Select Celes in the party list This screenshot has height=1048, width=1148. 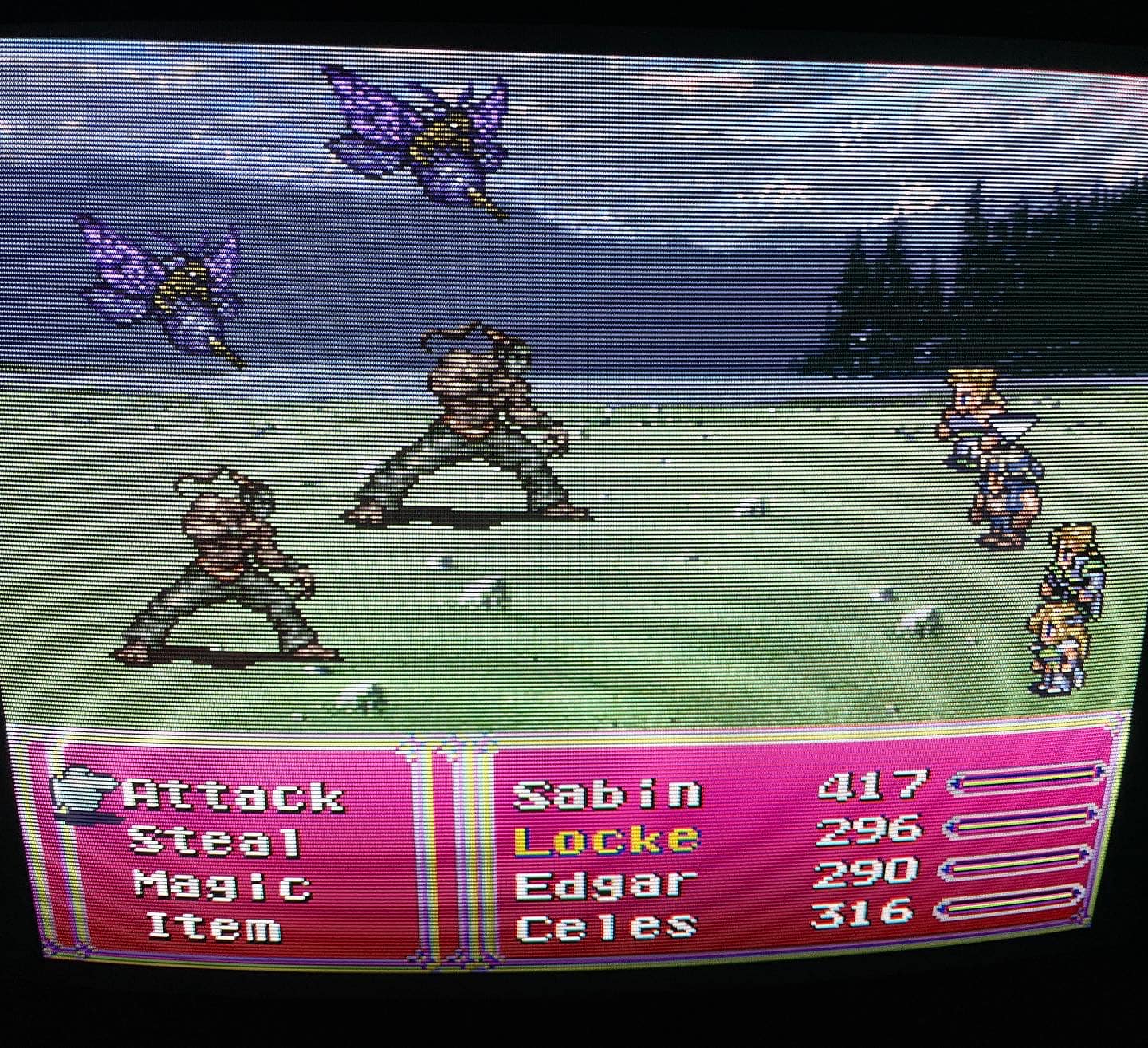(606, 927)
